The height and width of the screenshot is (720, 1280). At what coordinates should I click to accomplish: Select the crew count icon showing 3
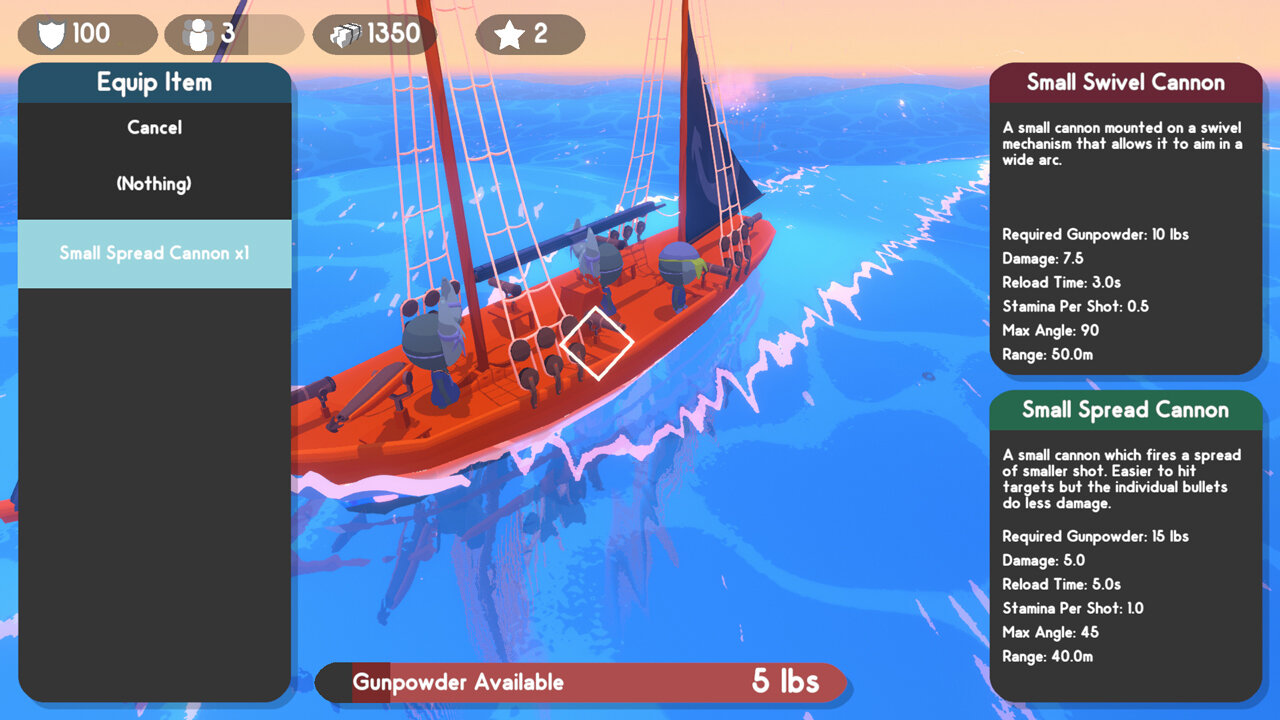coord(197,32)
